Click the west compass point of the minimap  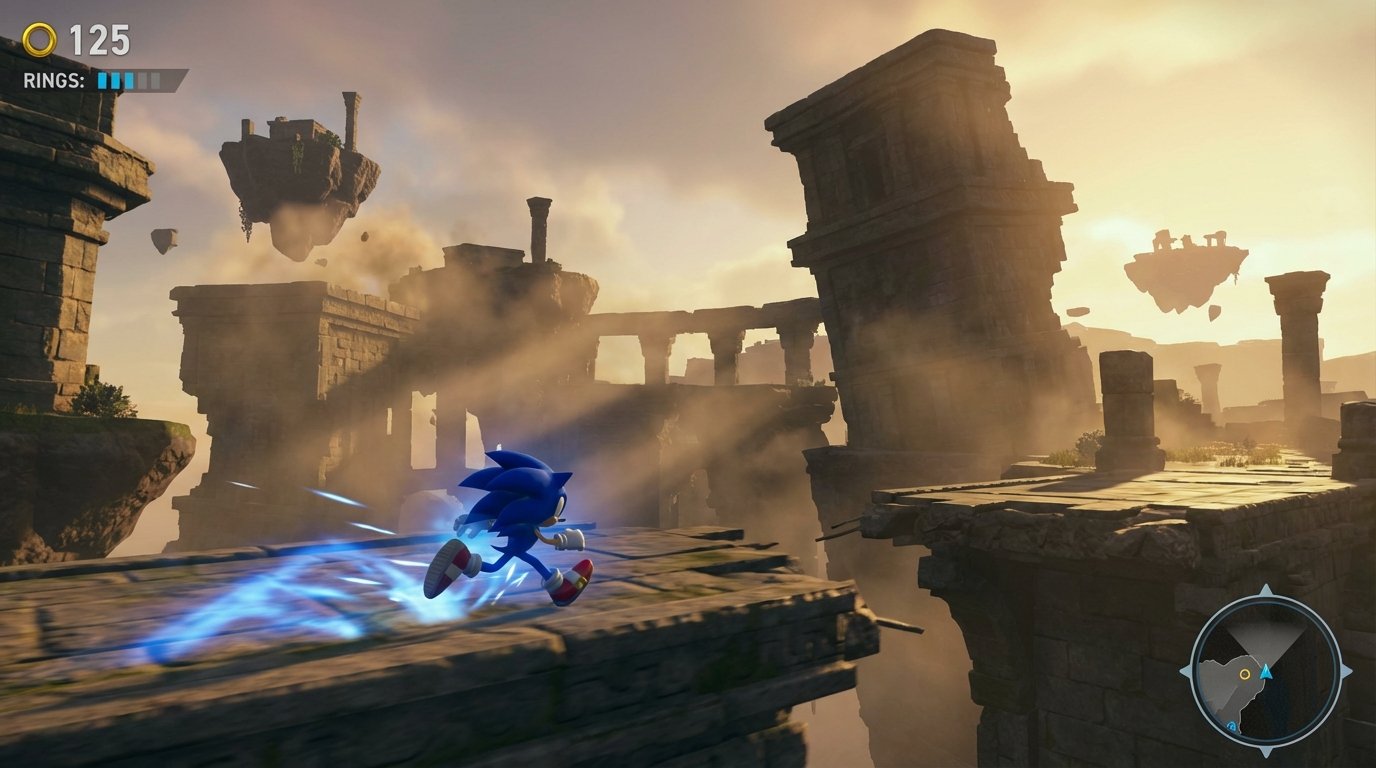click(1187, 673)
